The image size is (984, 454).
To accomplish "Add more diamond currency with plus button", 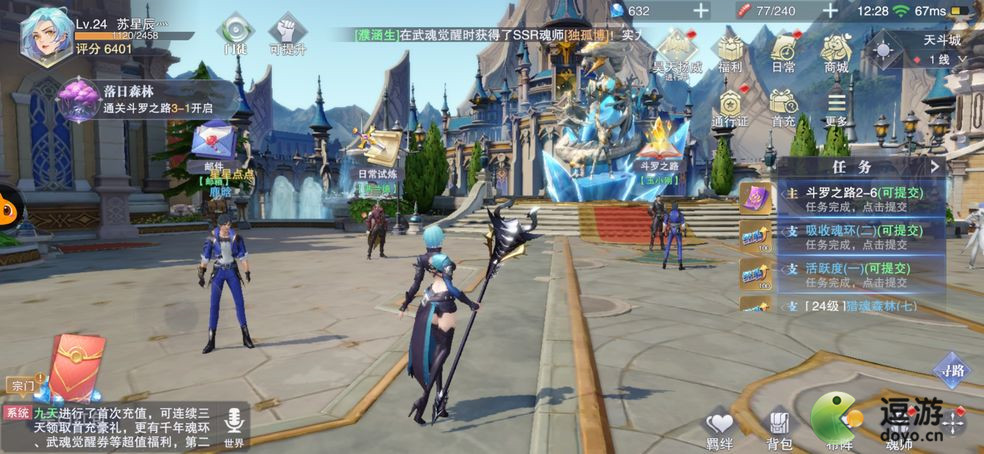I will click(x=701, y=11).
